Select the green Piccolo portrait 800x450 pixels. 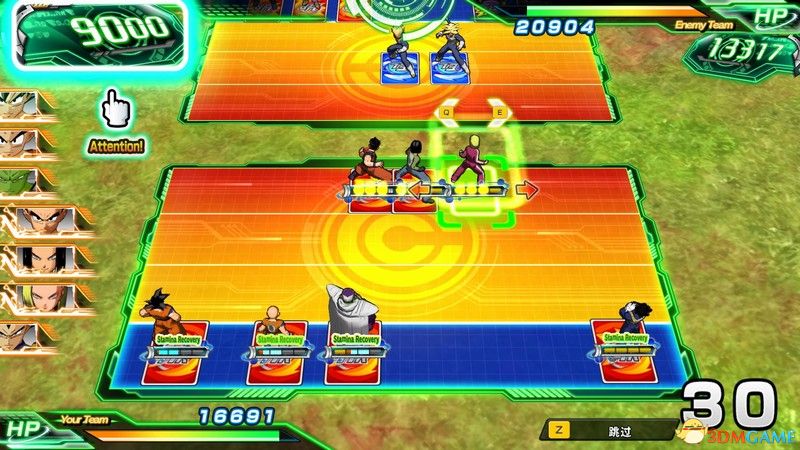(22, 181)
